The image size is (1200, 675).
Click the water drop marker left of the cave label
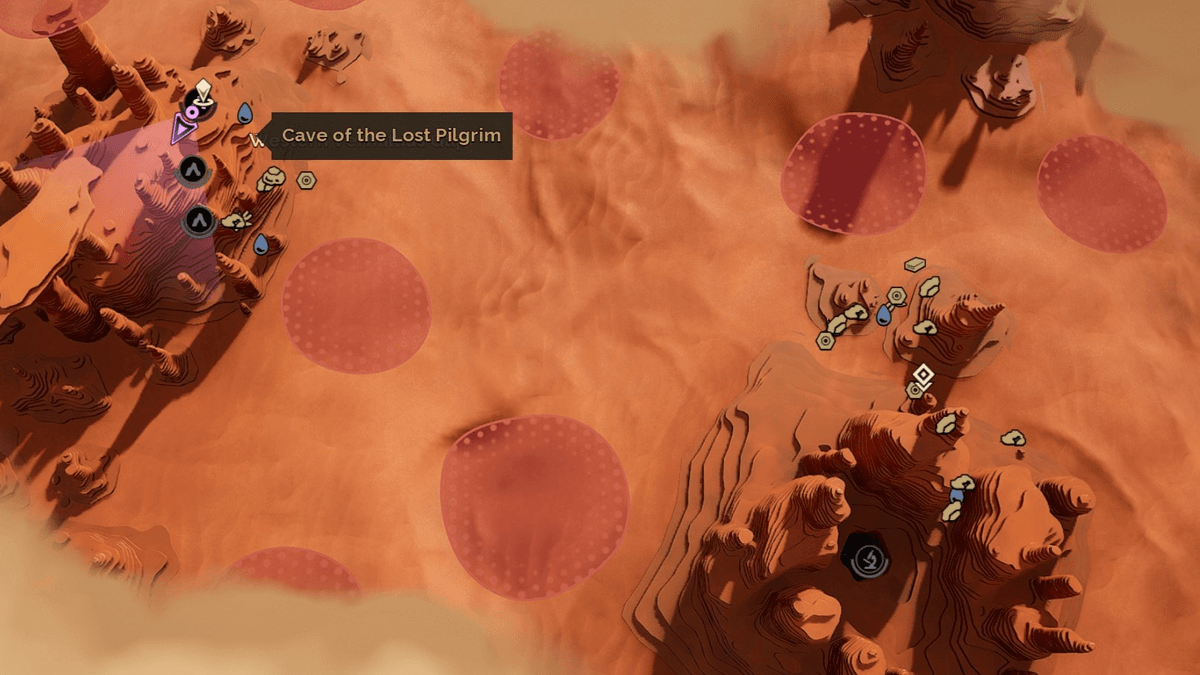point(245,112)
